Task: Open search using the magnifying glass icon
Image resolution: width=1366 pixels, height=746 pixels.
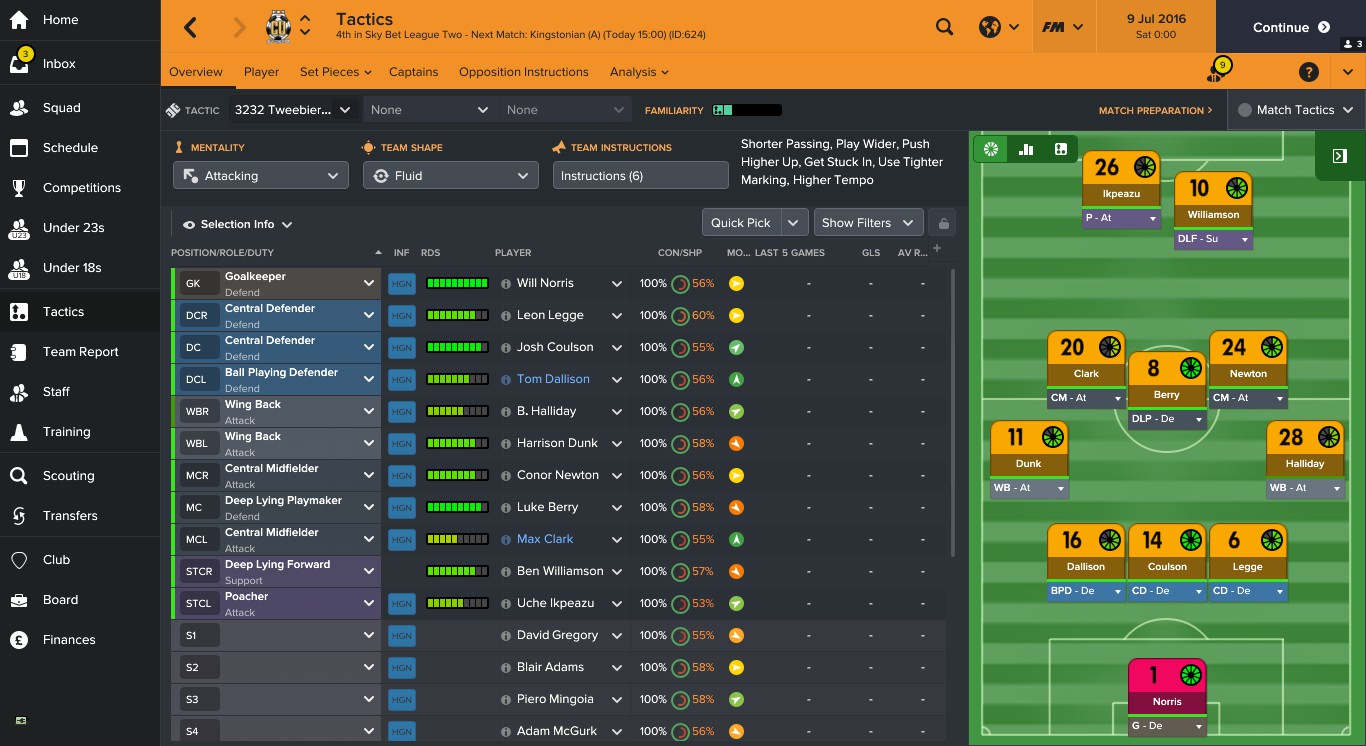Action: point(943,27)
